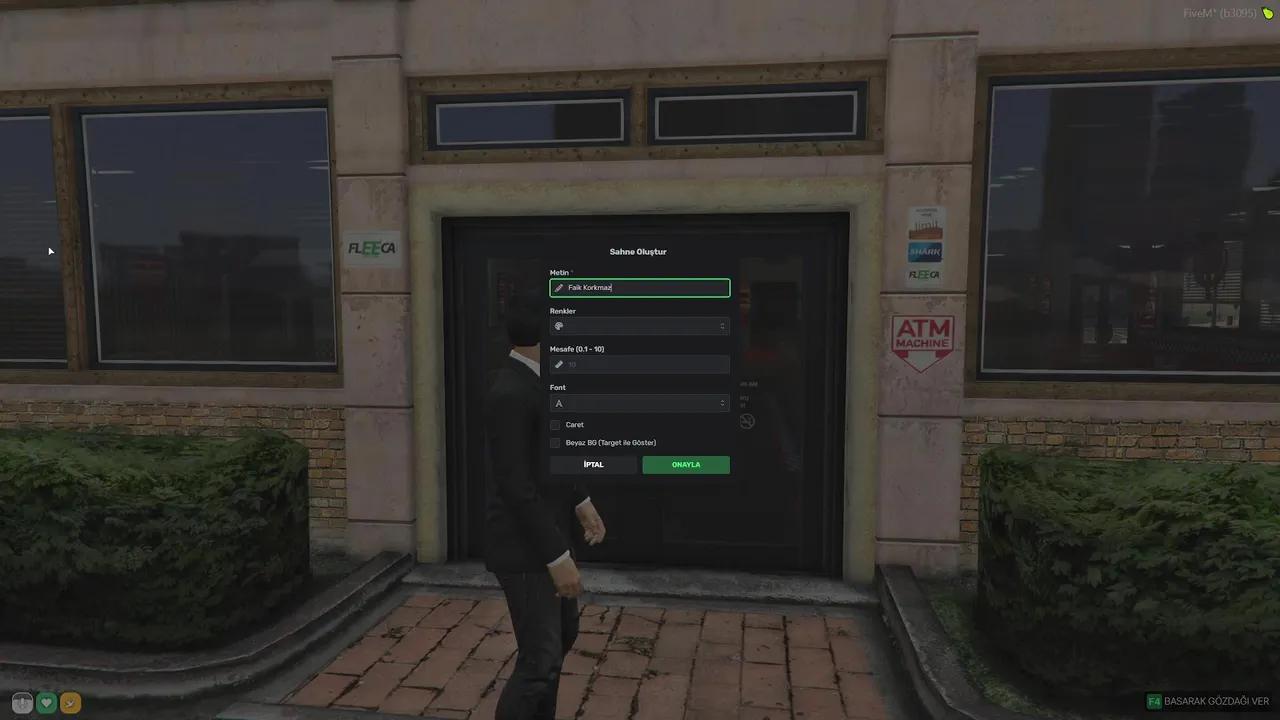1280x720 pixels.
Task: Click the FiveM b3095 label top right
Action: 1221,14
